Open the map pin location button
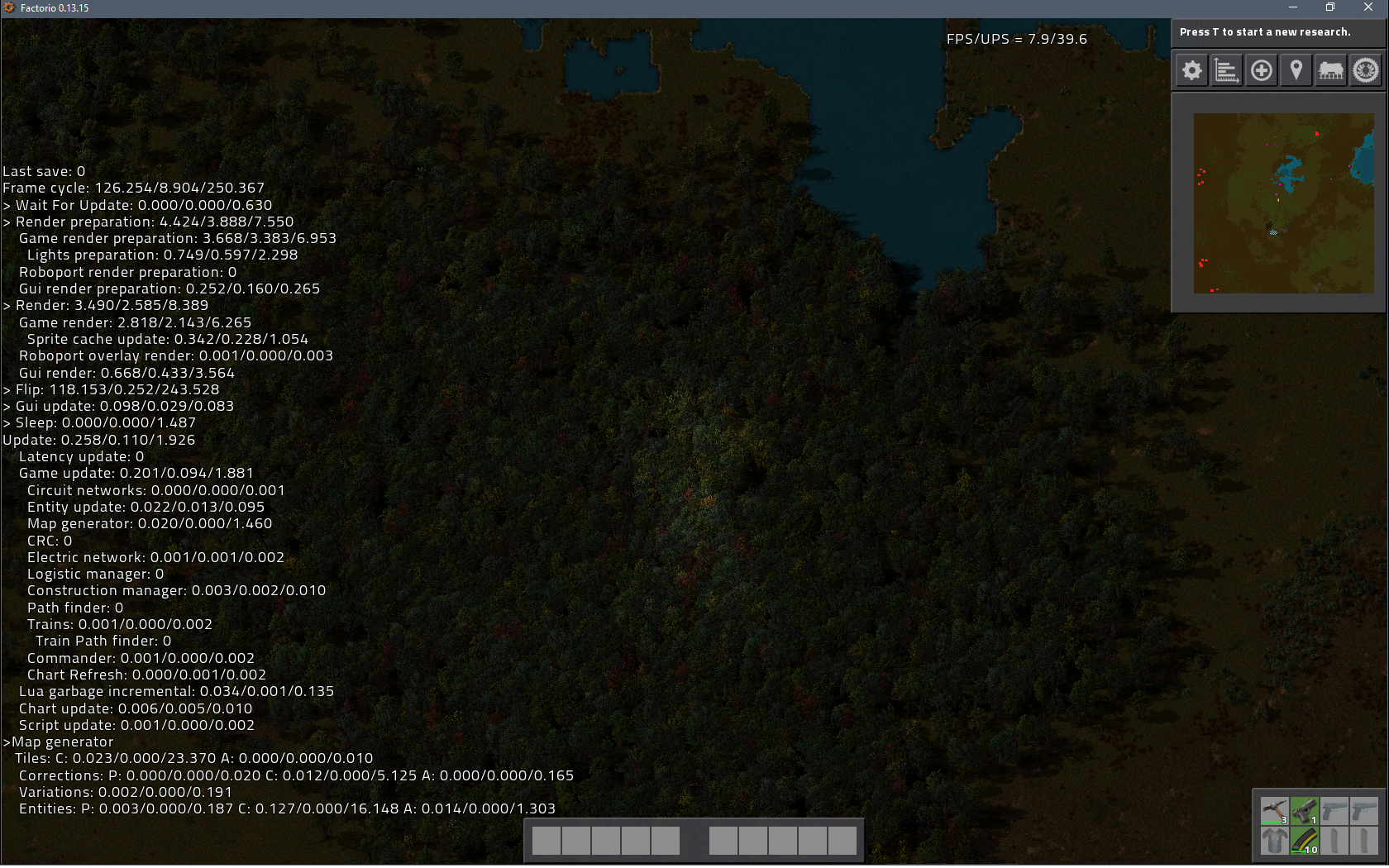The height and width of the screenshot is (868, 1389). point(1296,70)
